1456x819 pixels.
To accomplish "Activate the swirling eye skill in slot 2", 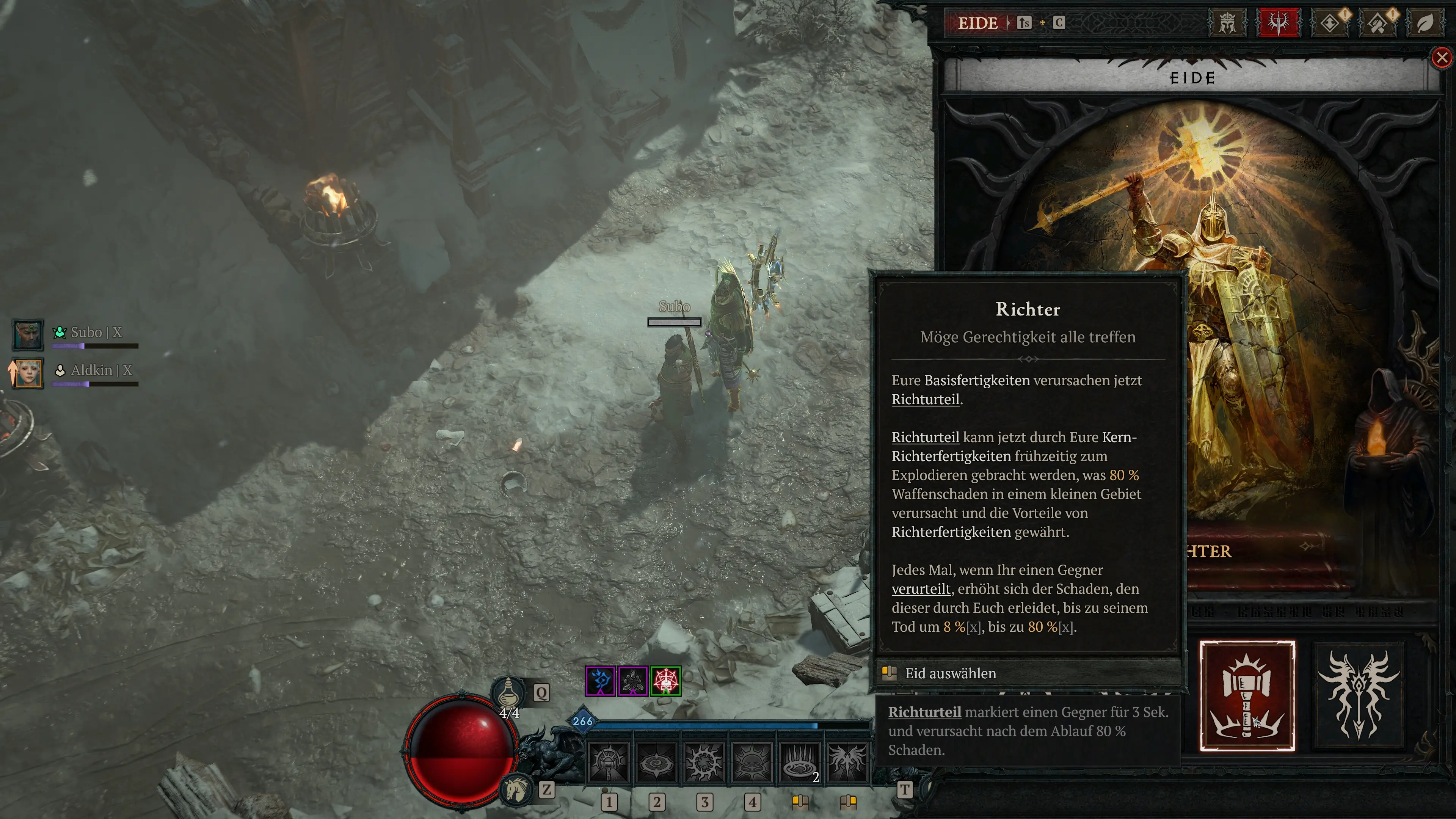I will (656, 762).
